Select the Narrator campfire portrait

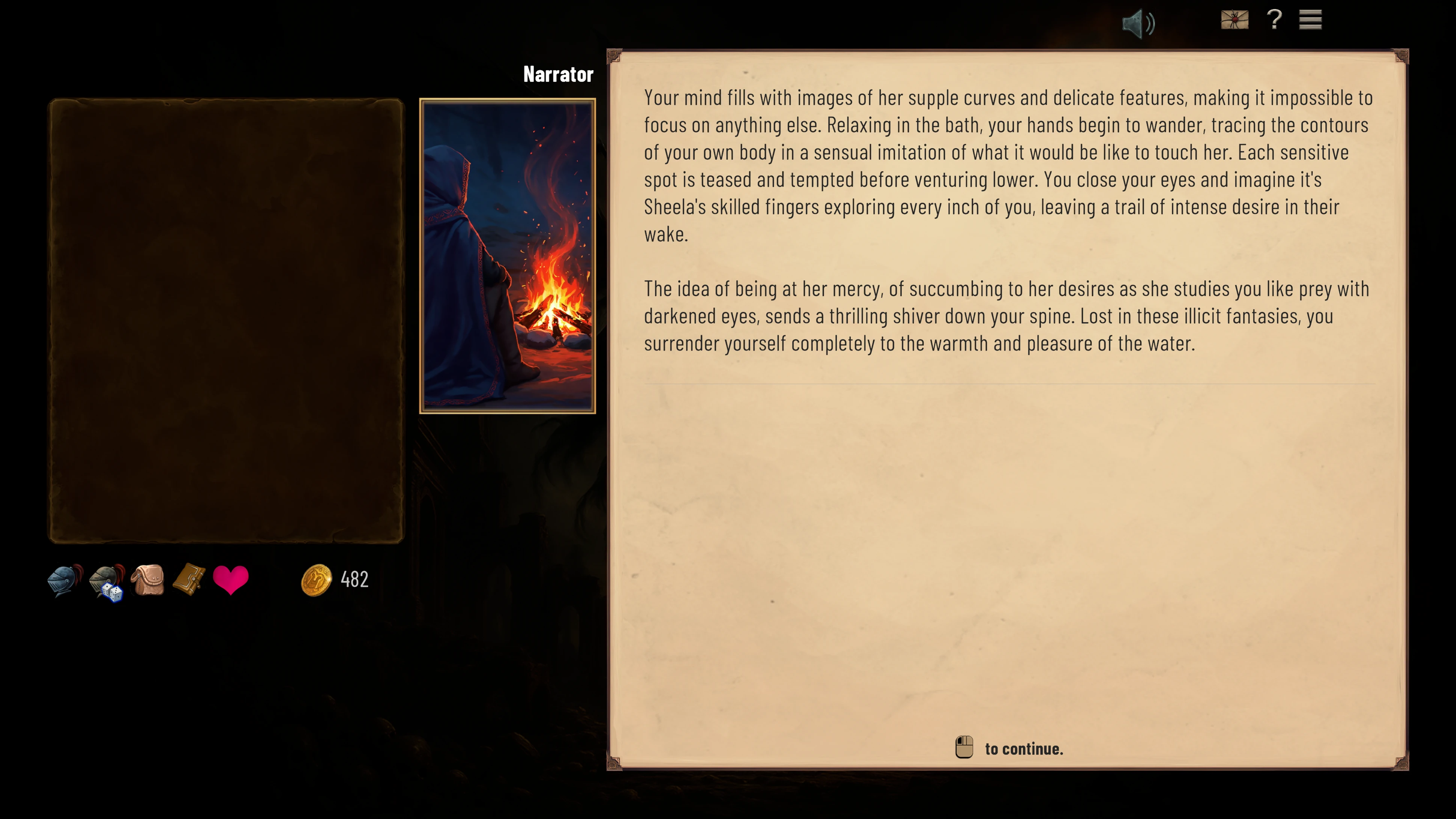tap(507, 256)
